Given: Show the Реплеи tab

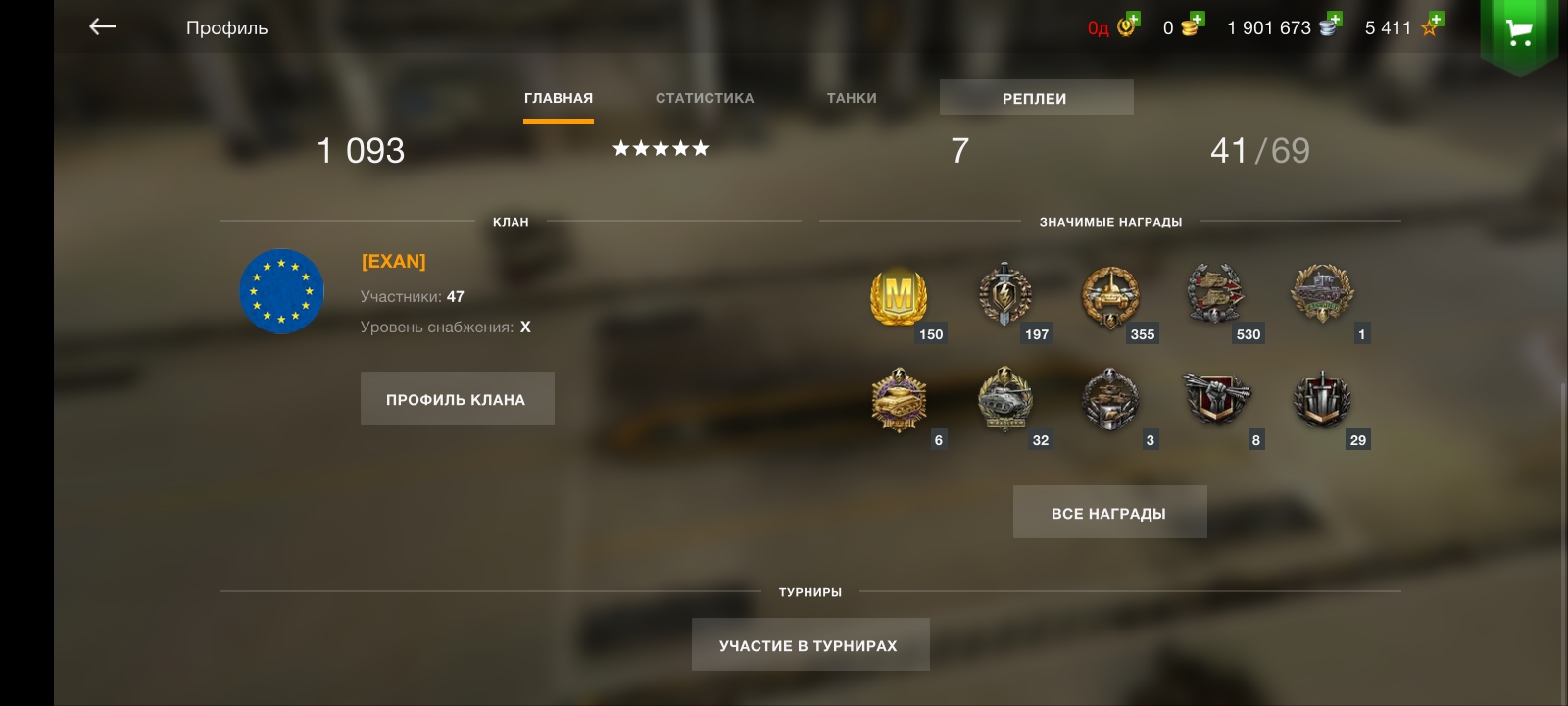Looking at the screenshot, I should click(1035, 98).
